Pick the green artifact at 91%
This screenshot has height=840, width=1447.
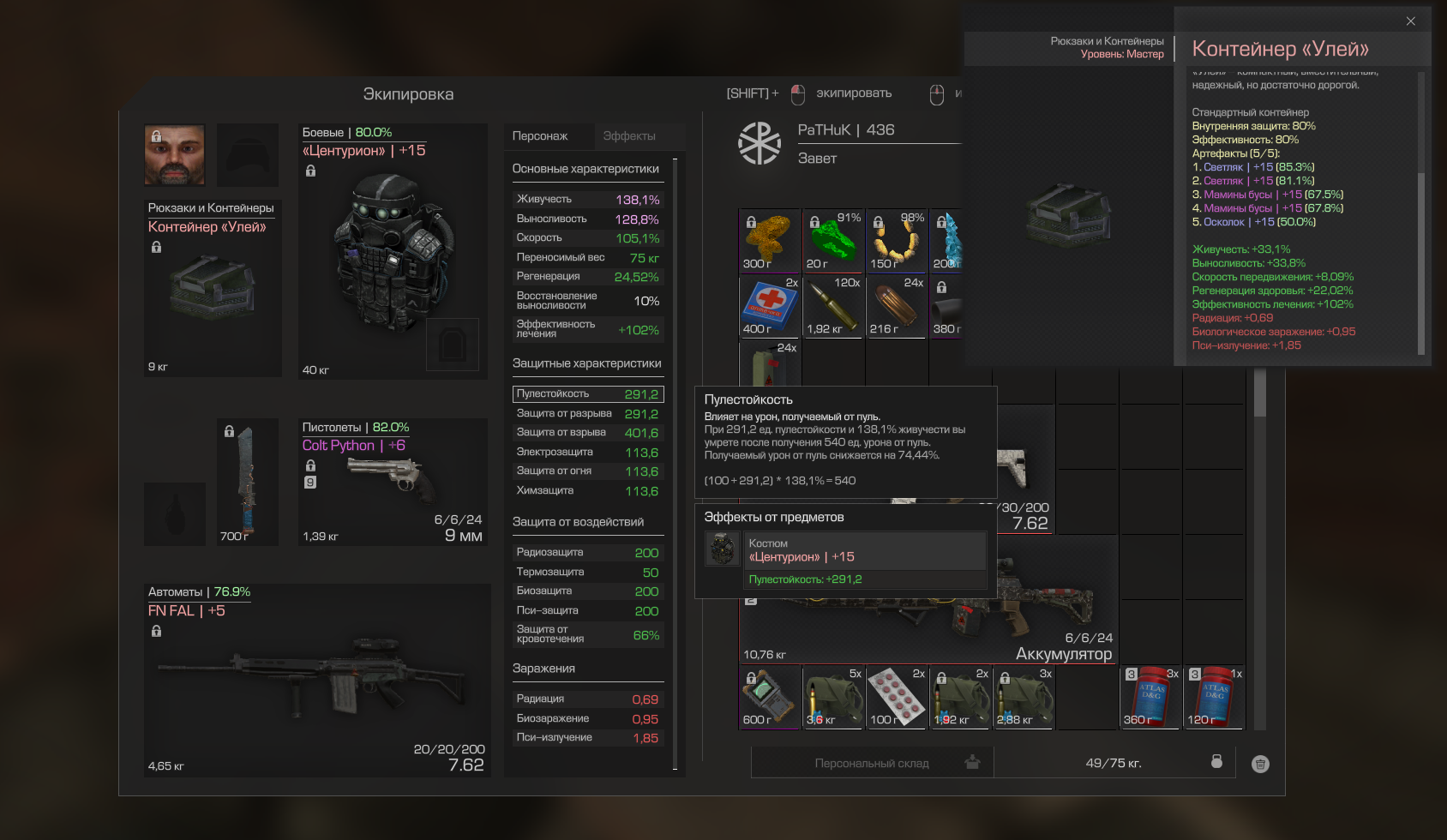coord(832,241)
